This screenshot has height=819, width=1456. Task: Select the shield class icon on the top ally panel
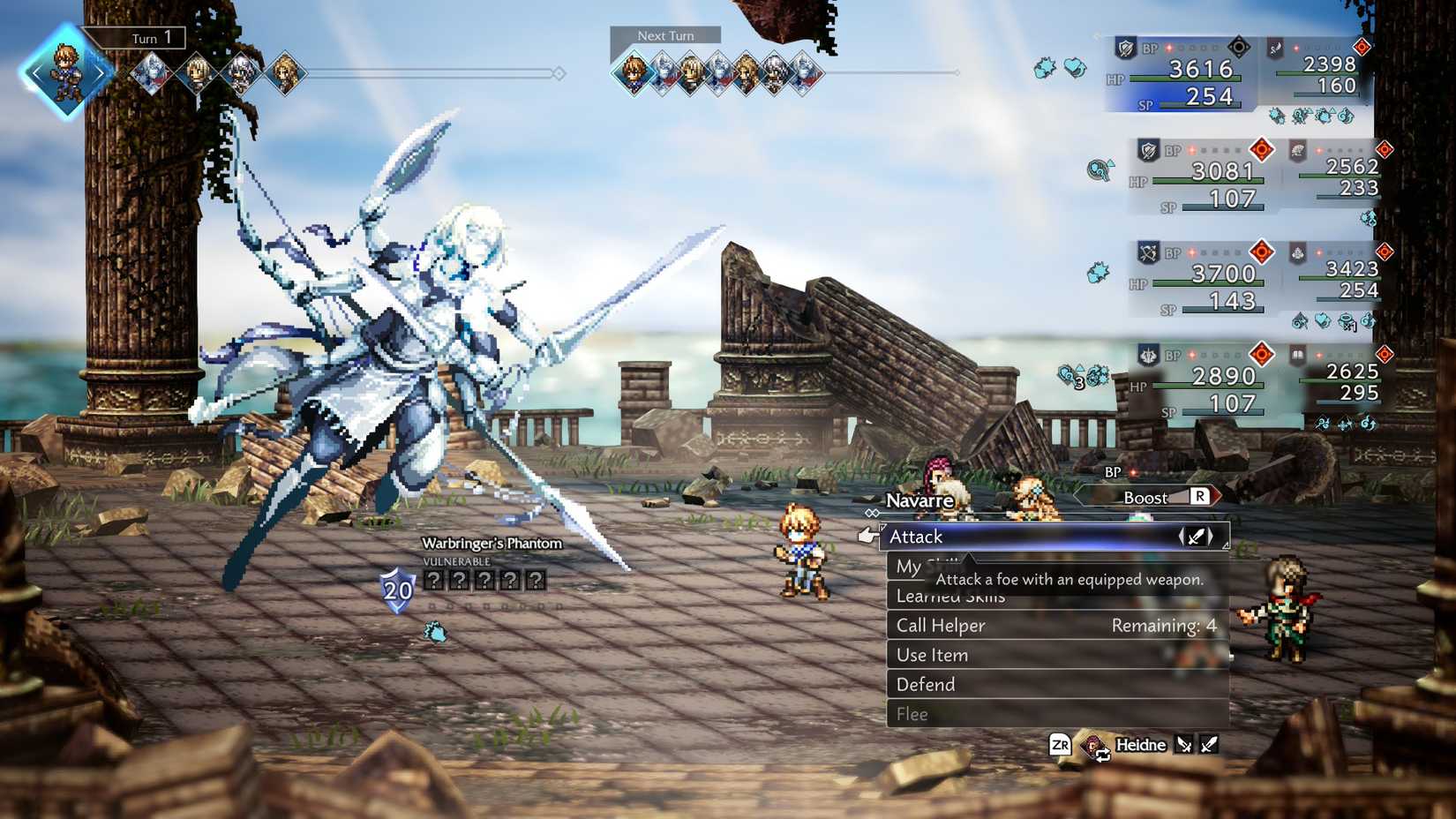[1125, 49]
